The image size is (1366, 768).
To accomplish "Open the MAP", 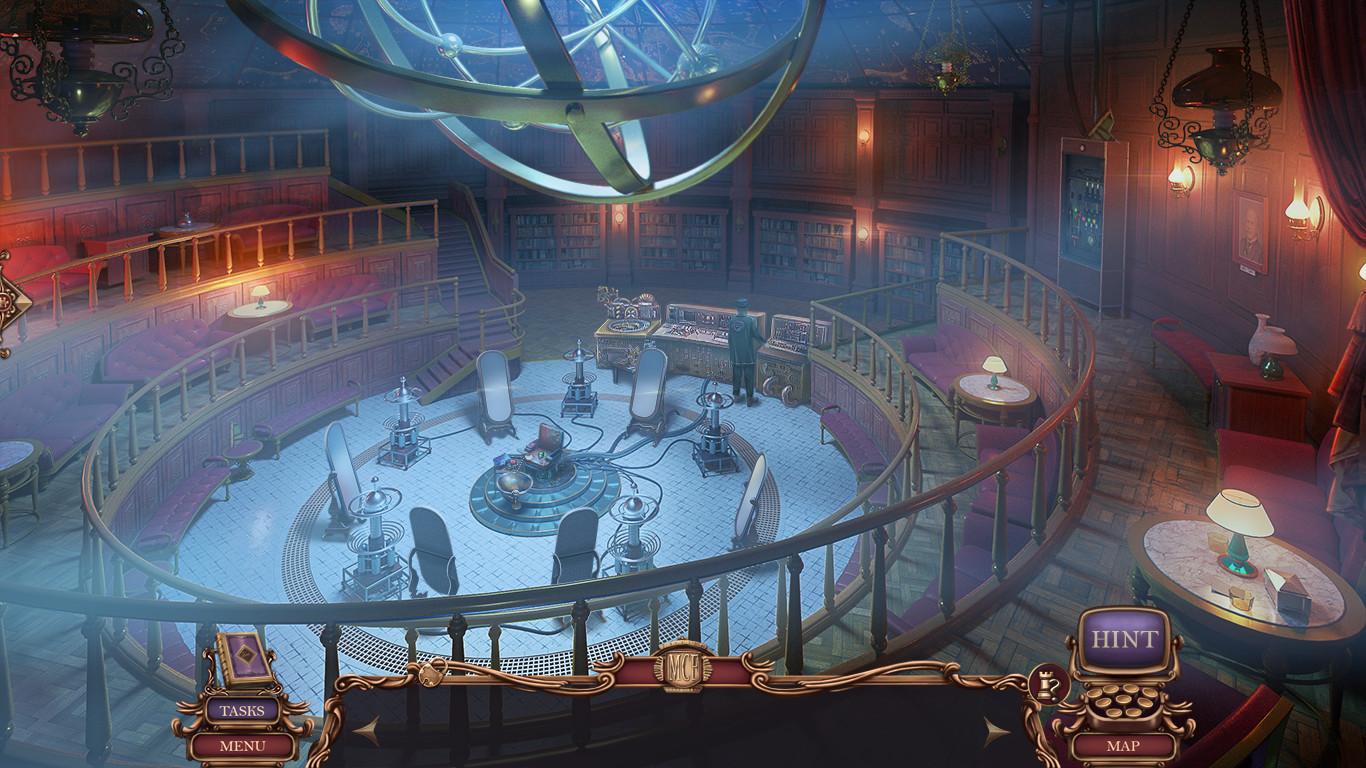I will (x=1124, y=744).
